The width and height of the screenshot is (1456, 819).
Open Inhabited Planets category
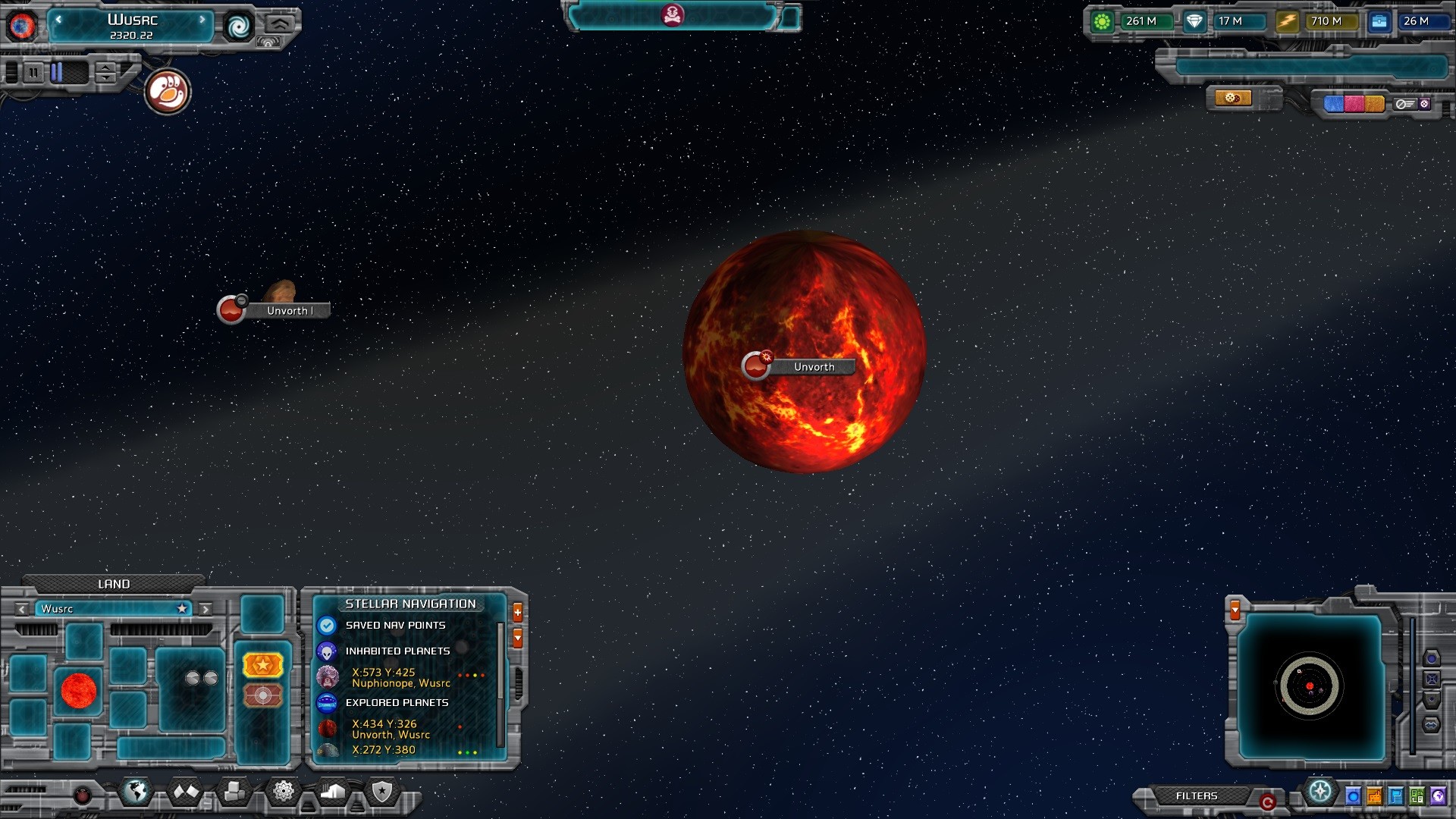[397, 651]
